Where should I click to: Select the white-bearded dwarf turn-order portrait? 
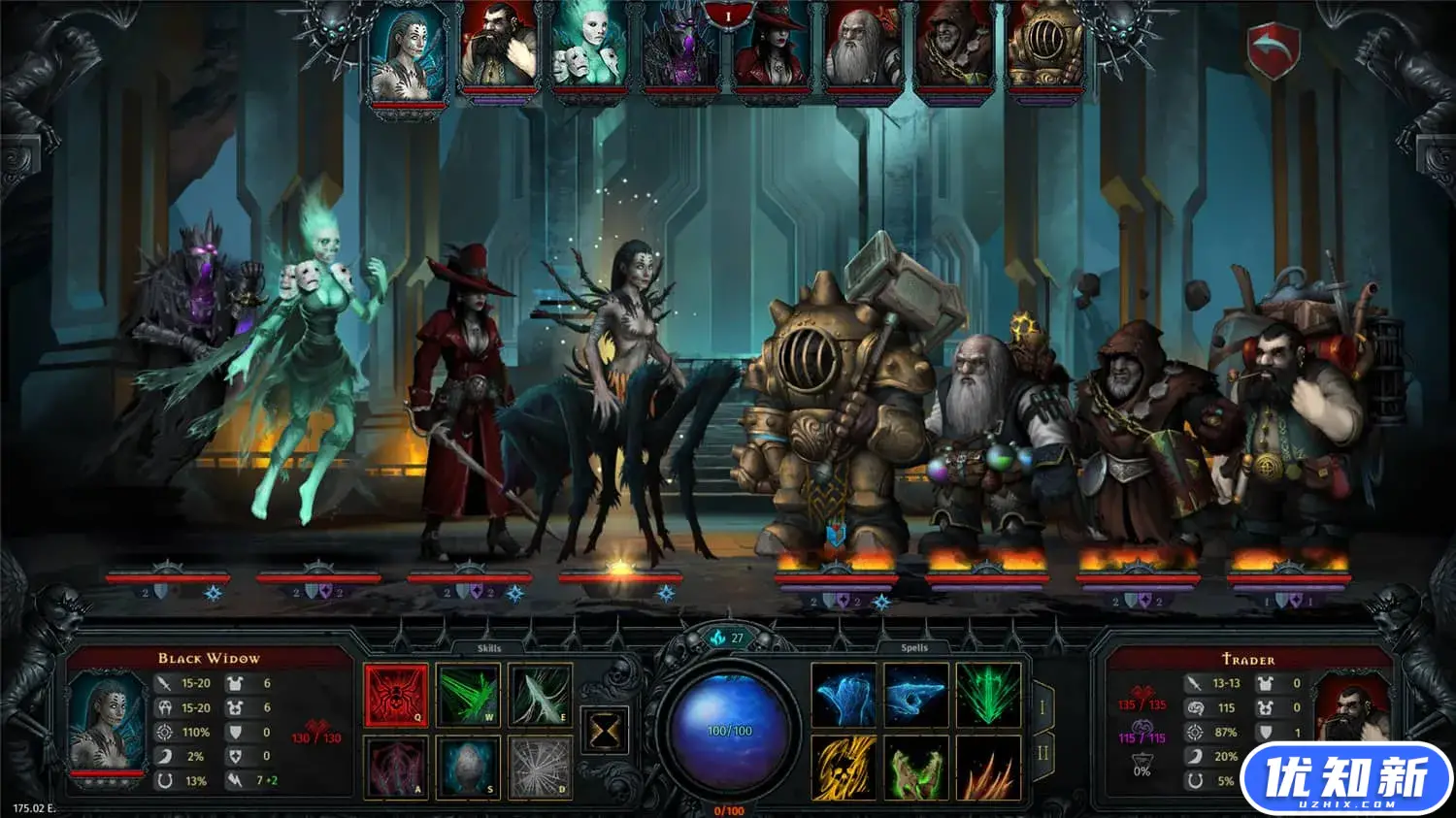pos(862,50)
